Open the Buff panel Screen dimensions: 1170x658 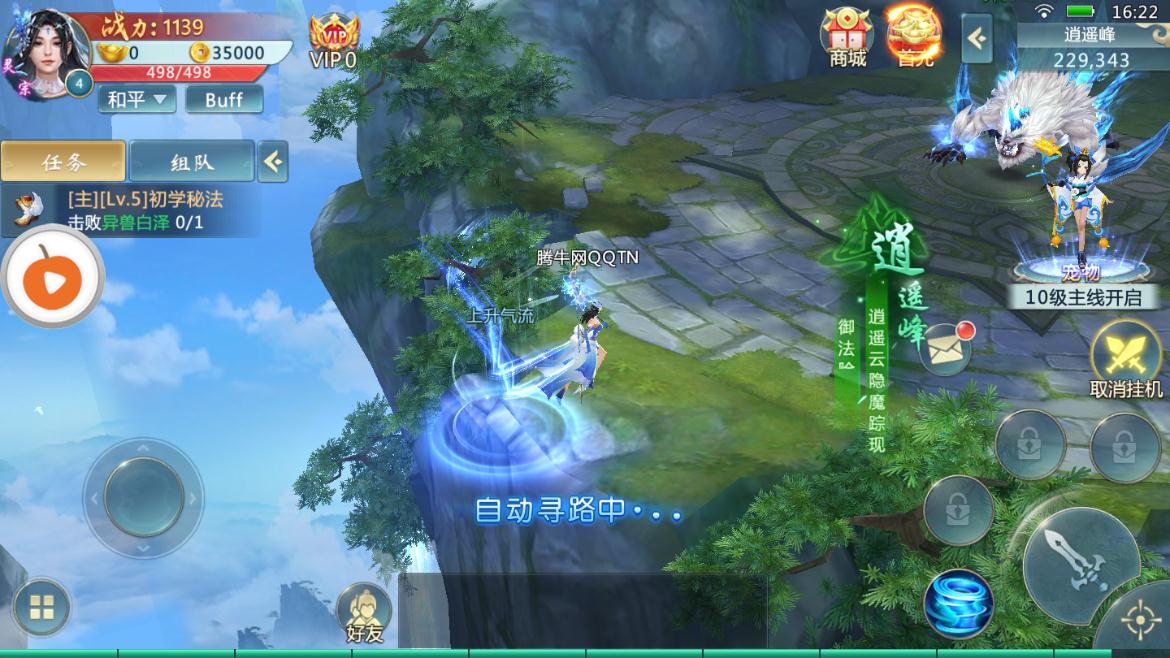(x=224, y=99)
